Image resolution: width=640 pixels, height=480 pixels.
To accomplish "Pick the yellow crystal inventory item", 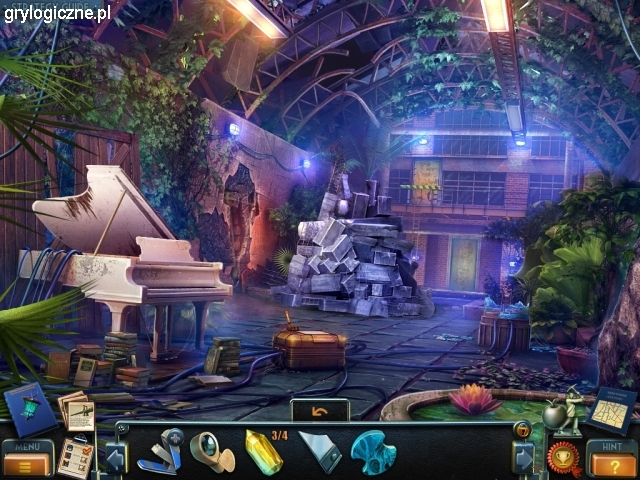I will [262, 451].
